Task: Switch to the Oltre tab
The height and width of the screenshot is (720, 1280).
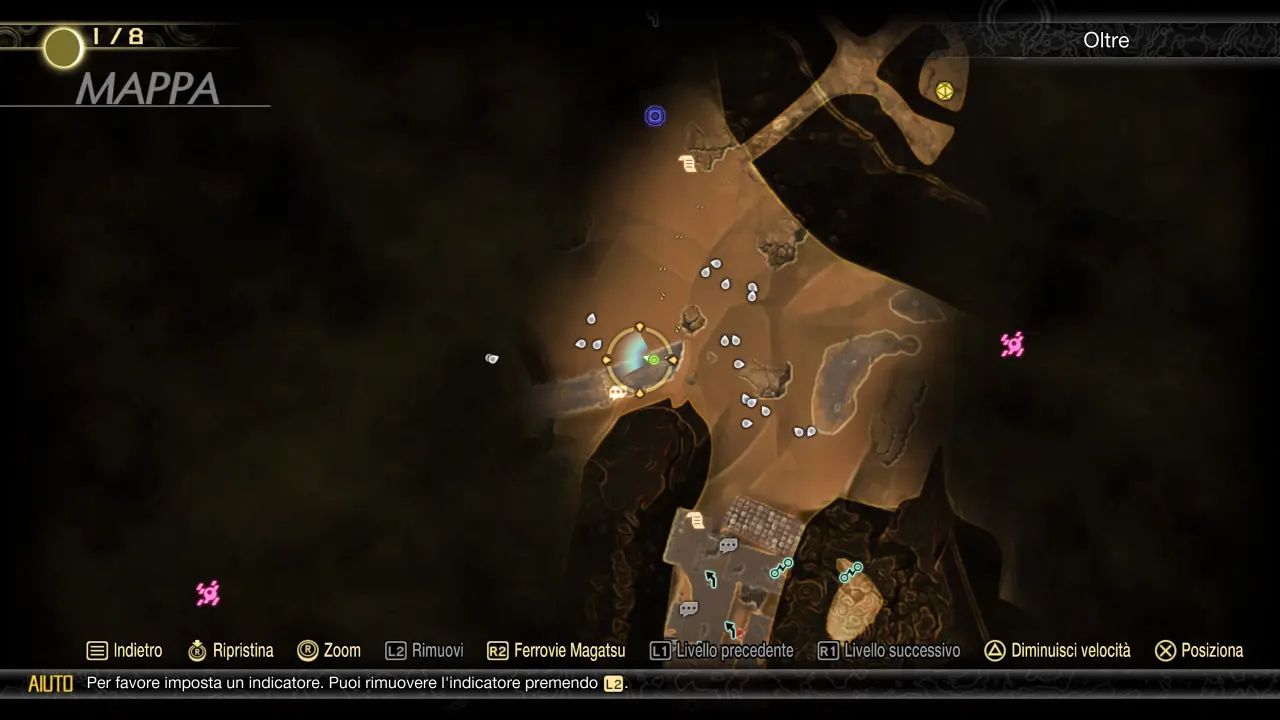Action: point(1106,41)
